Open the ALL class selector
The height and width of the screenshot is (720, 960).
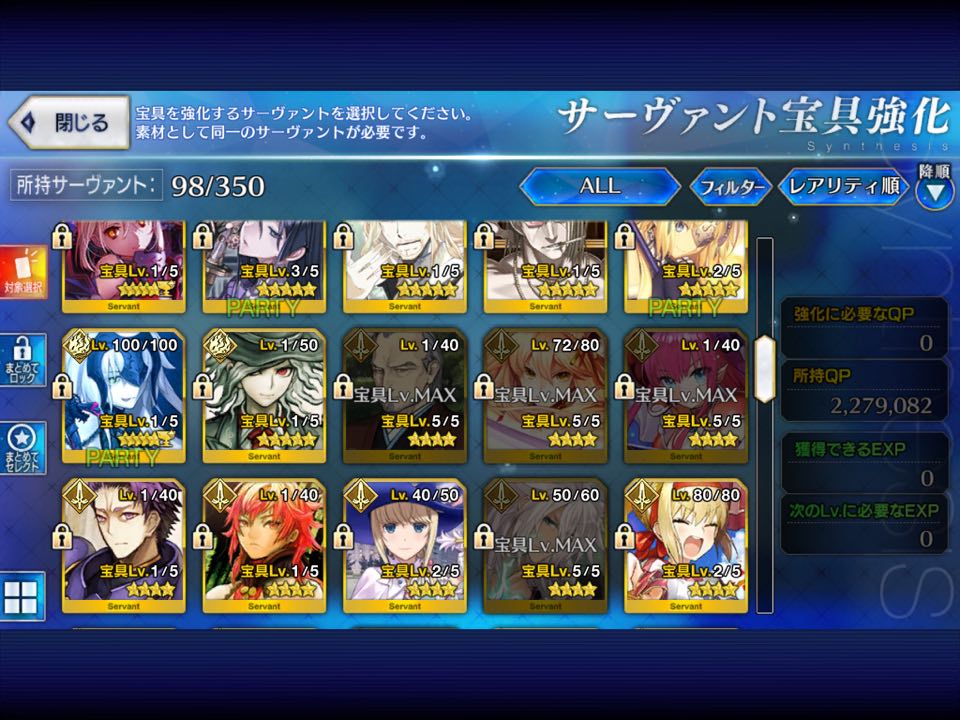(599, 186)
